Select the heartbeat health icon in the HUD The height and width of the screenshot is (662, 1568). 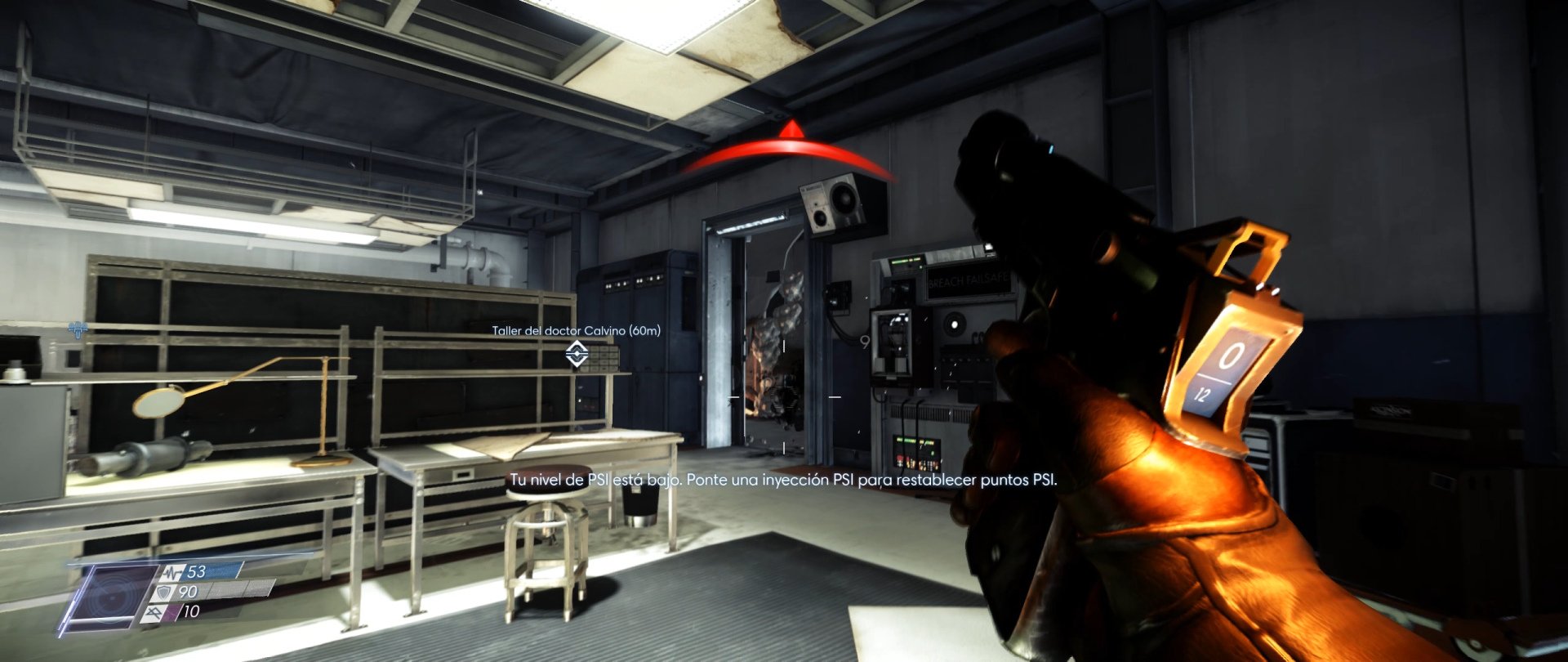[x=172, y=573]
